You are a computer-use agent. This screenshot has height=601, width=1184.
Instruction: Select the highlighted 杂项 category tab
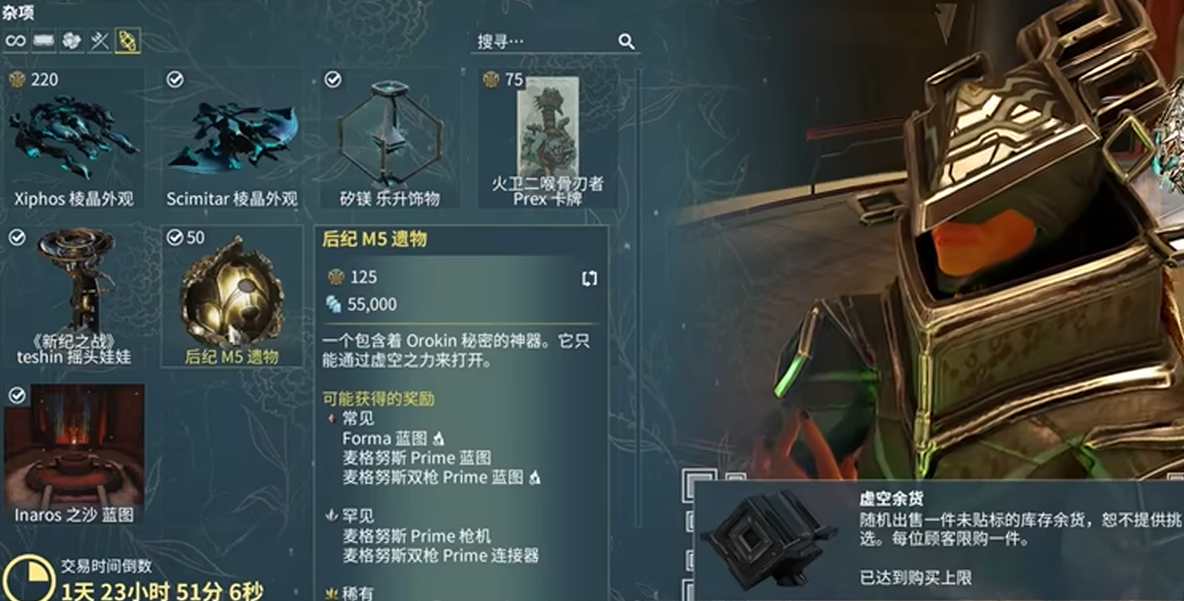click(x=128, y=41)
